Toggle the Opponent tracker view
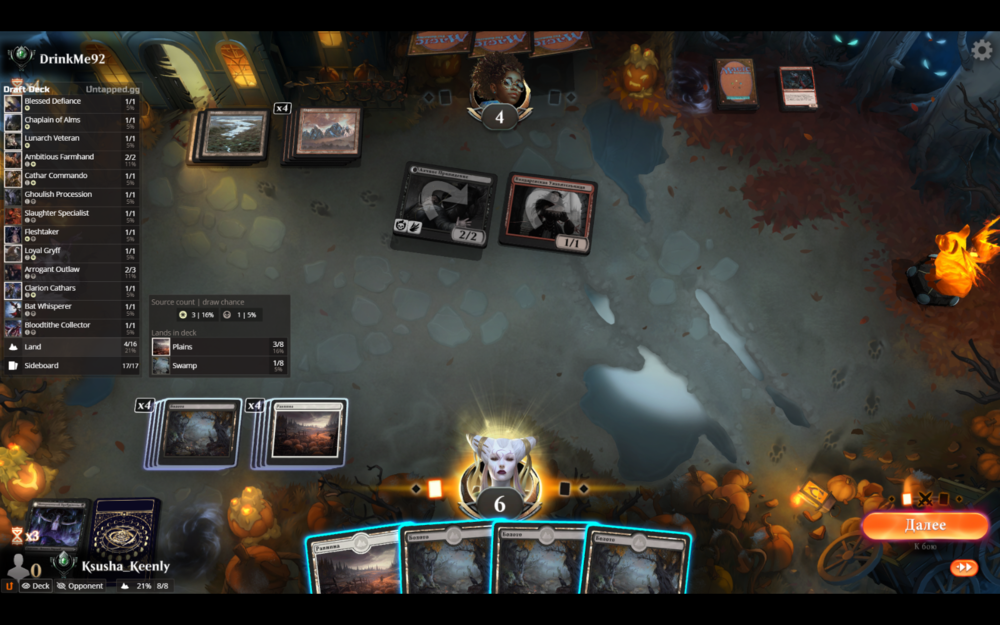Screen dimensions: 1000x625 (x=80, y=586)
